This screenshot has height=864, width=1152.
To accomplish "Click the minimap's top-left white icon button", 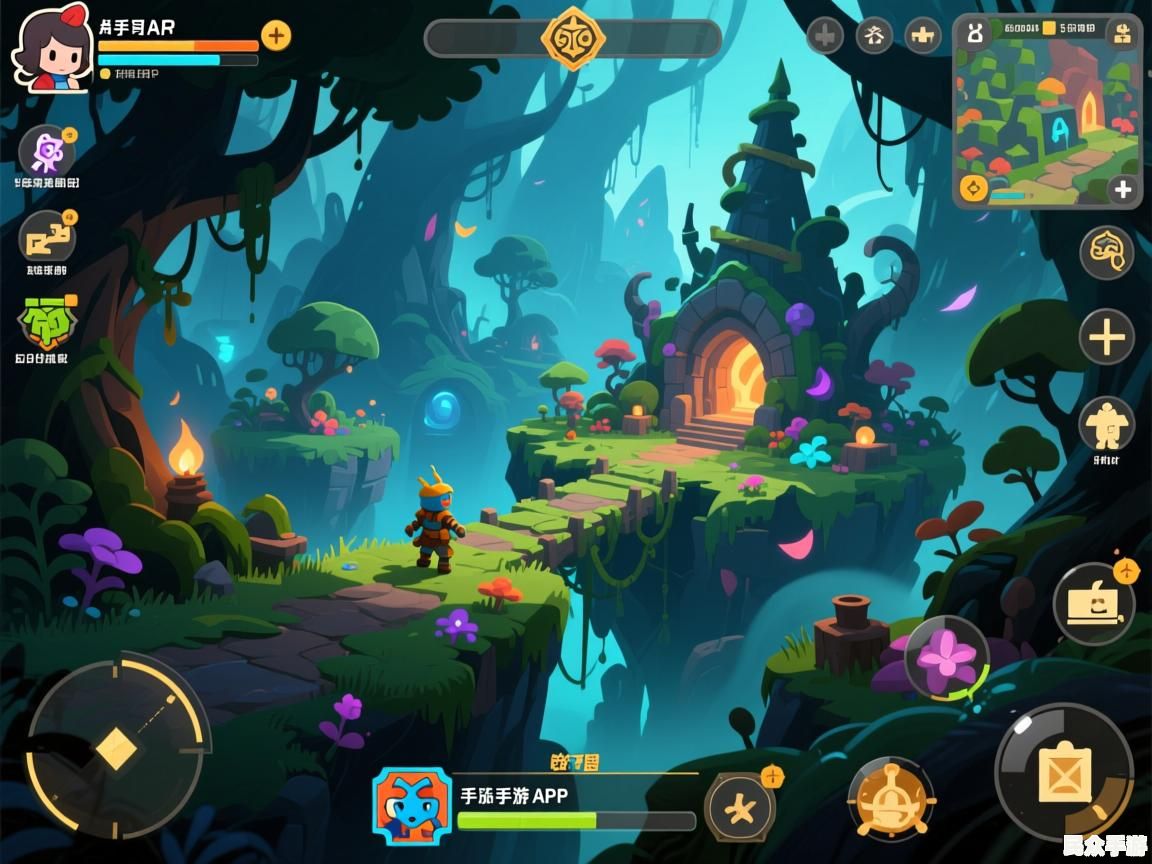I will point(972,32).
